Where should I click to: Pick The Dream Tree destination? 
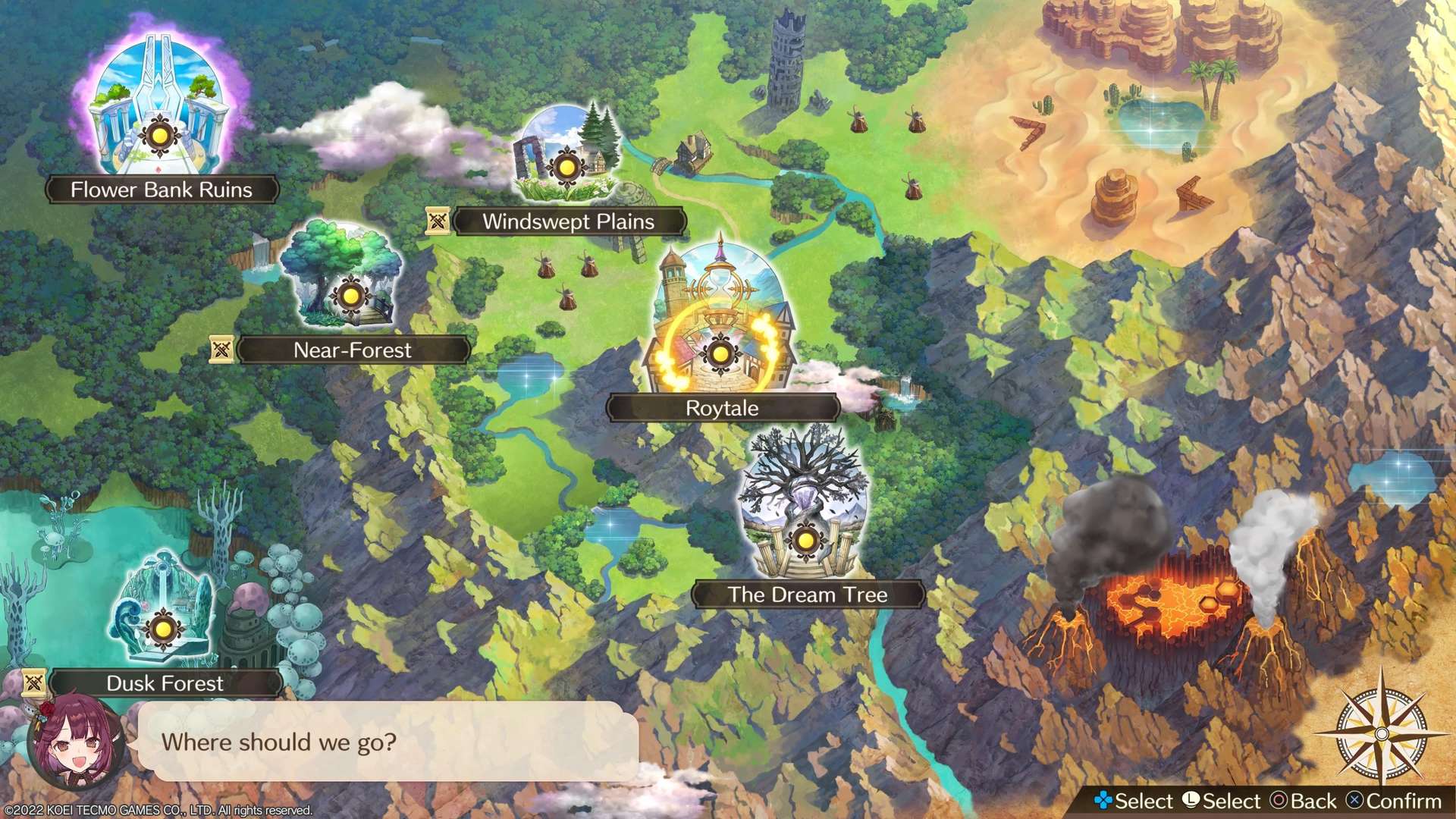(805, 541)
